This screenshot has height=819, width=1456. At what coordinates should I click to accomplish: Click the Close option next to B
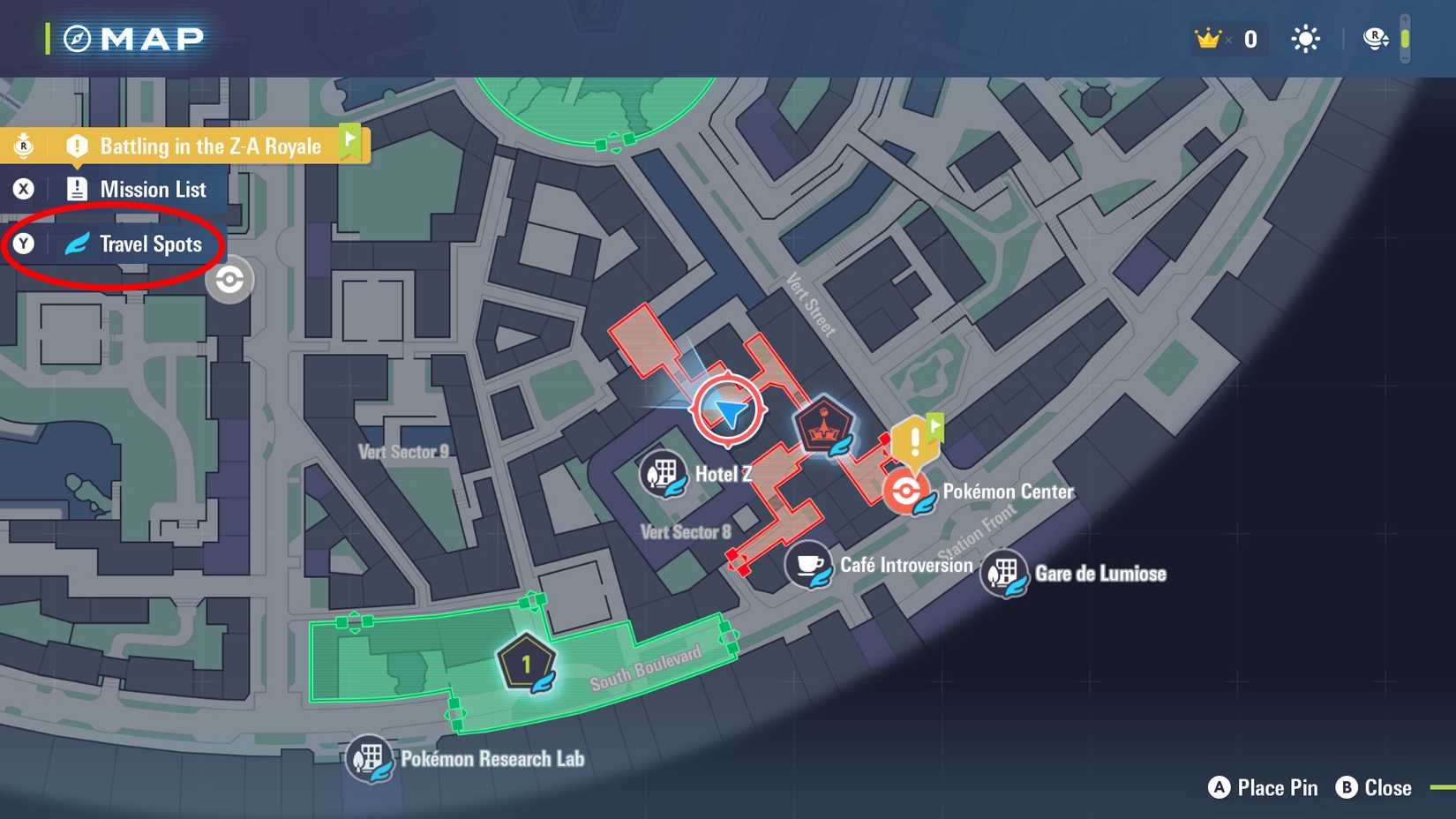1377,788
